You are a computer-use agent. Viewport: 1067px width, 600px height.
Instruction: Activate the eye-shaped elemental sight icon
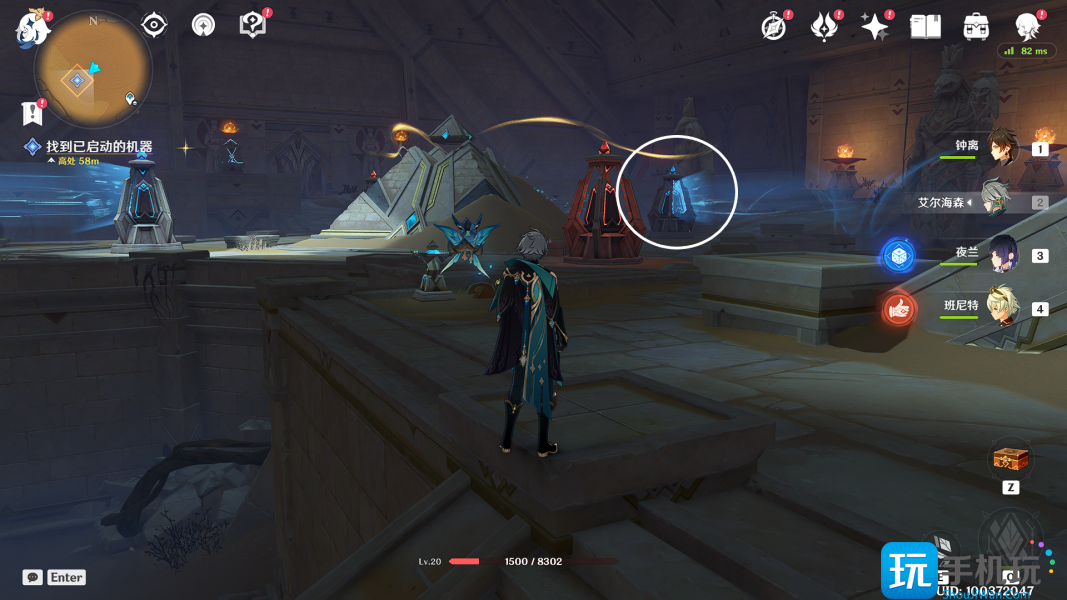pyautogui.click(x=154, y=25)
